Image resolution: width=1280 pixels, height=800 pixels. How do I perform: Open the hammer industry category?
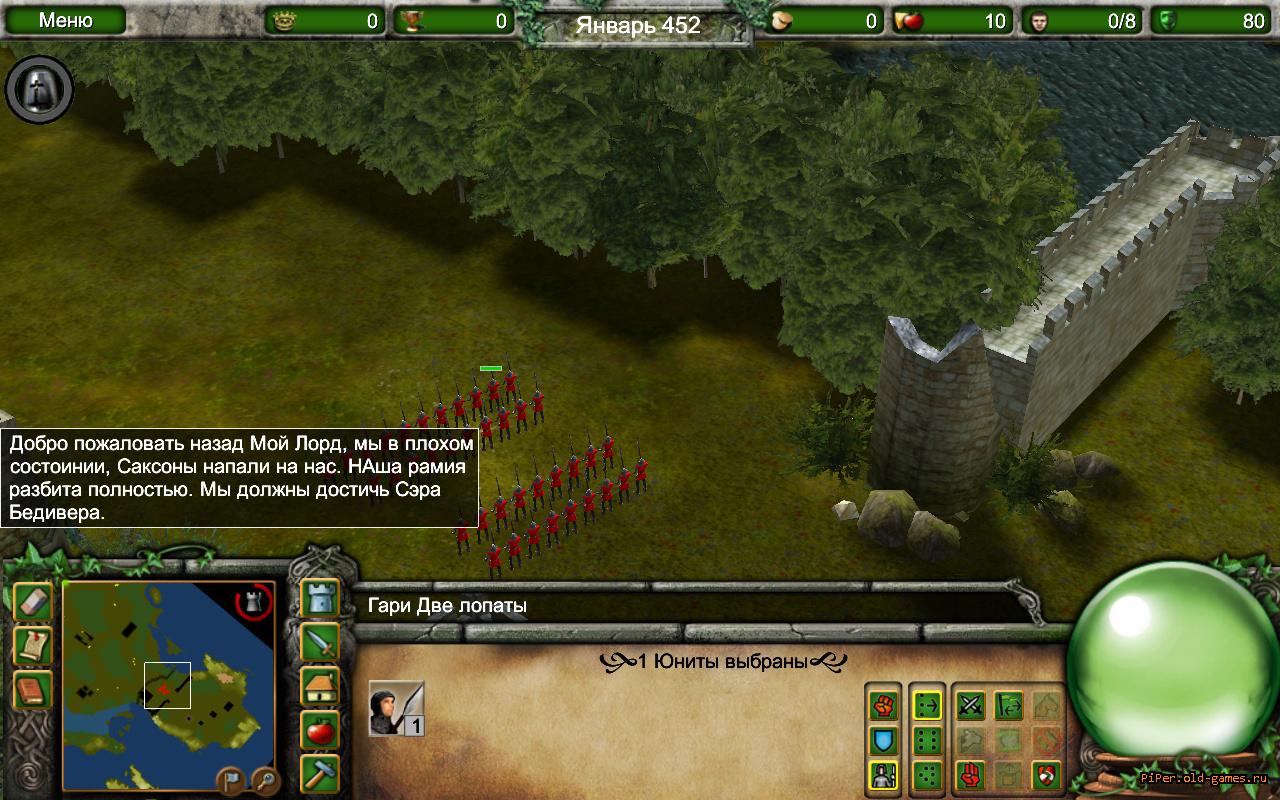320,774
